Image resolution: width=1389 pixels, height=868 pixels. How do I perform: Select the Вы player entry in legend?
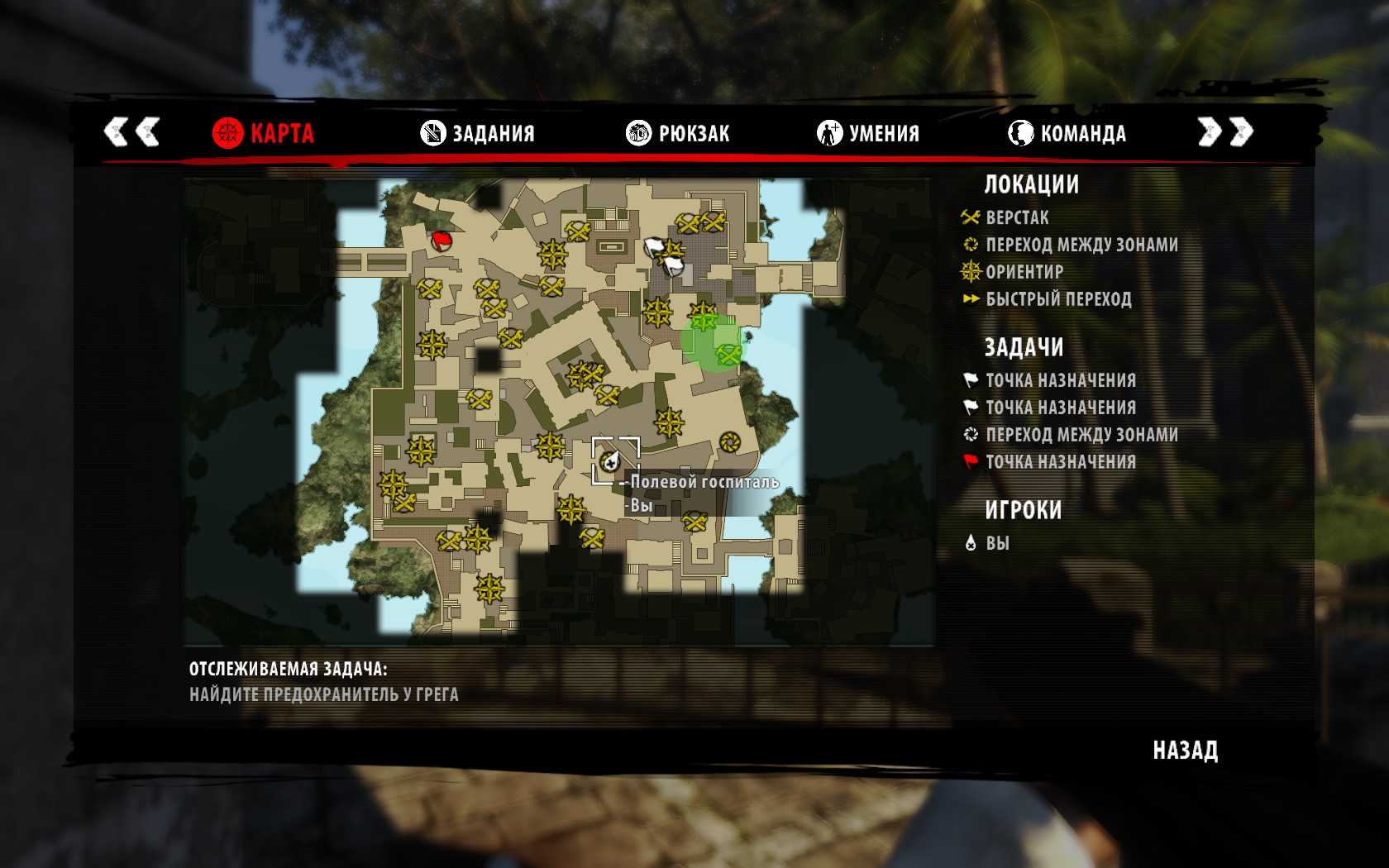tap(997, 543)
